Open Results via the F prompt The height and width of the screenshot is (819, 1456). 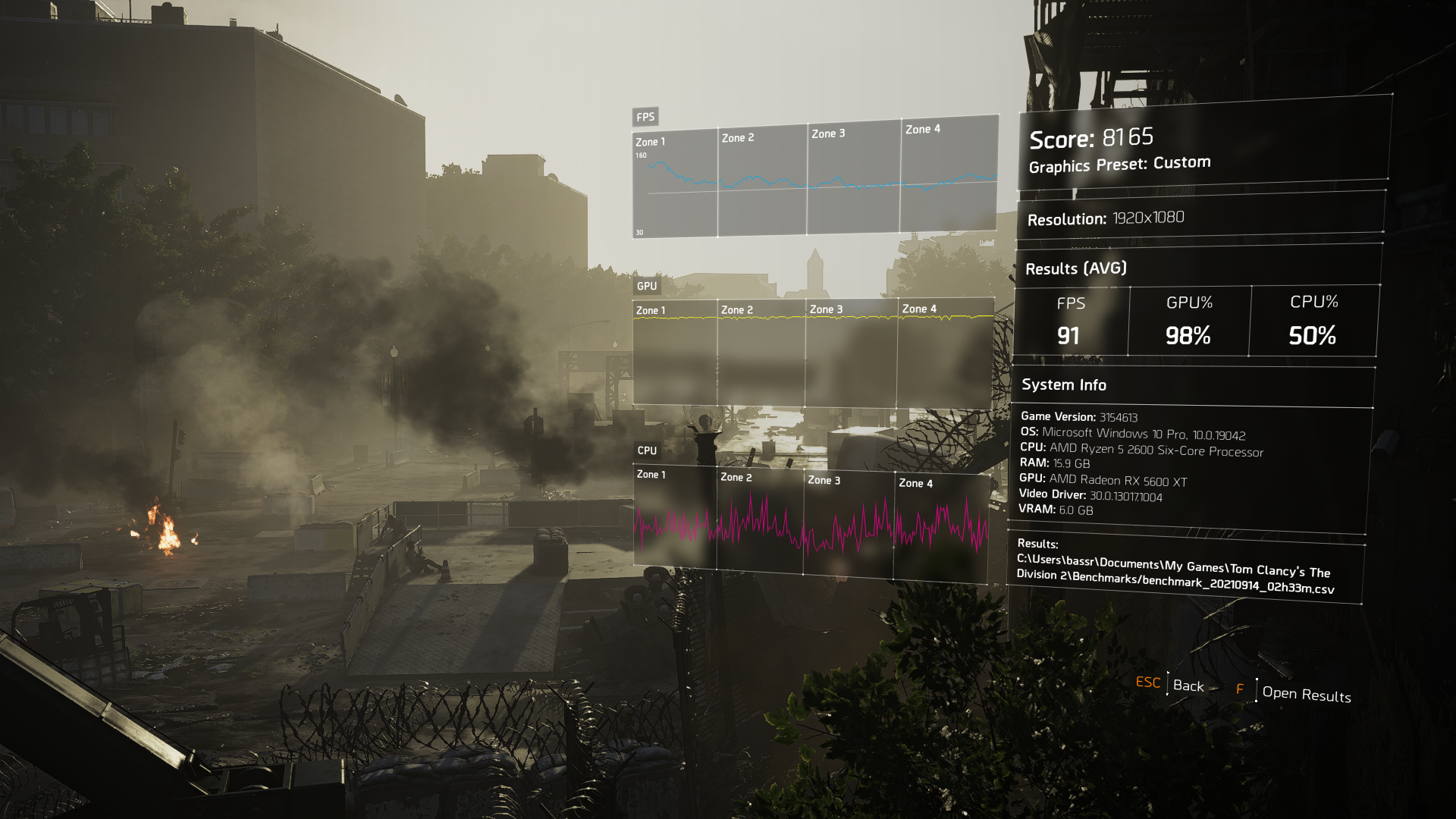click(1307, 695)
